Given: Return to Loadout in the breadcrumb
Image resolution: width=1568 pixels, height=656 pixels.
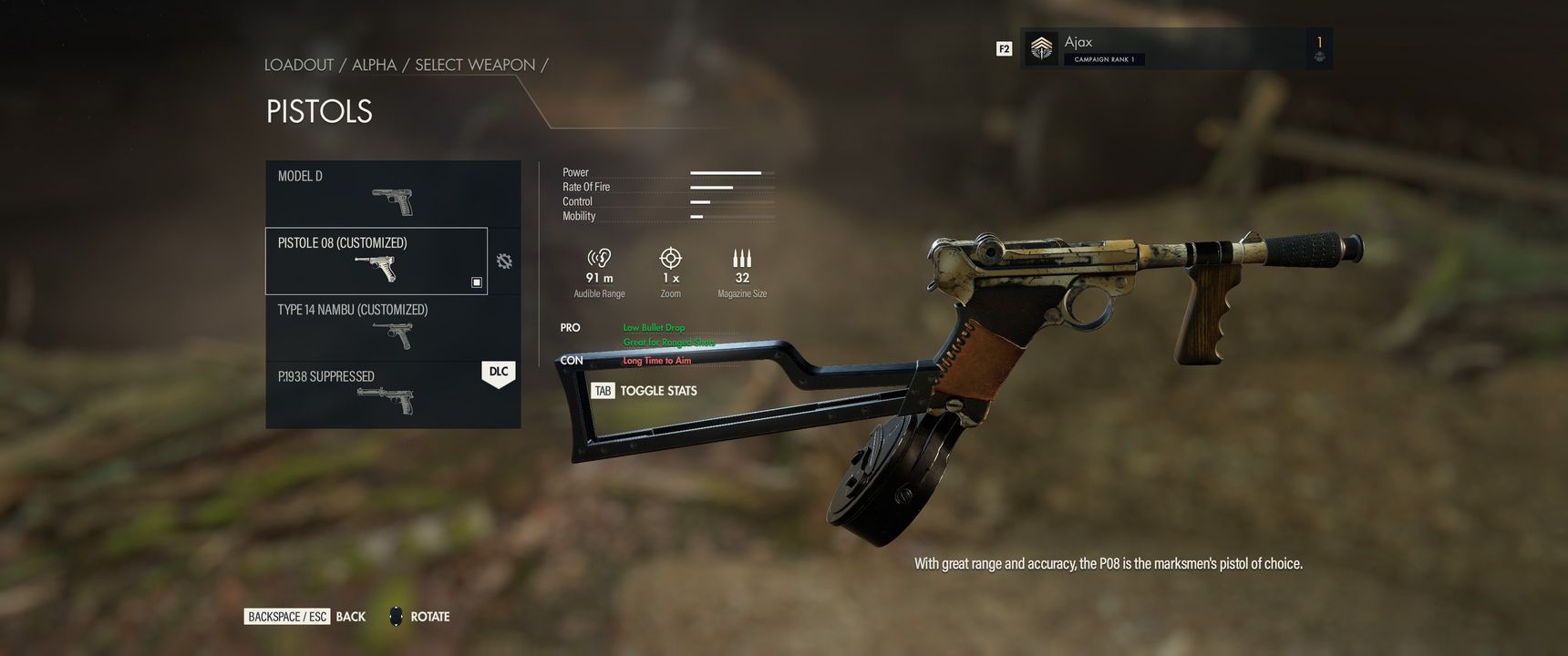Looking at the screenshot, I should point(299,65).
